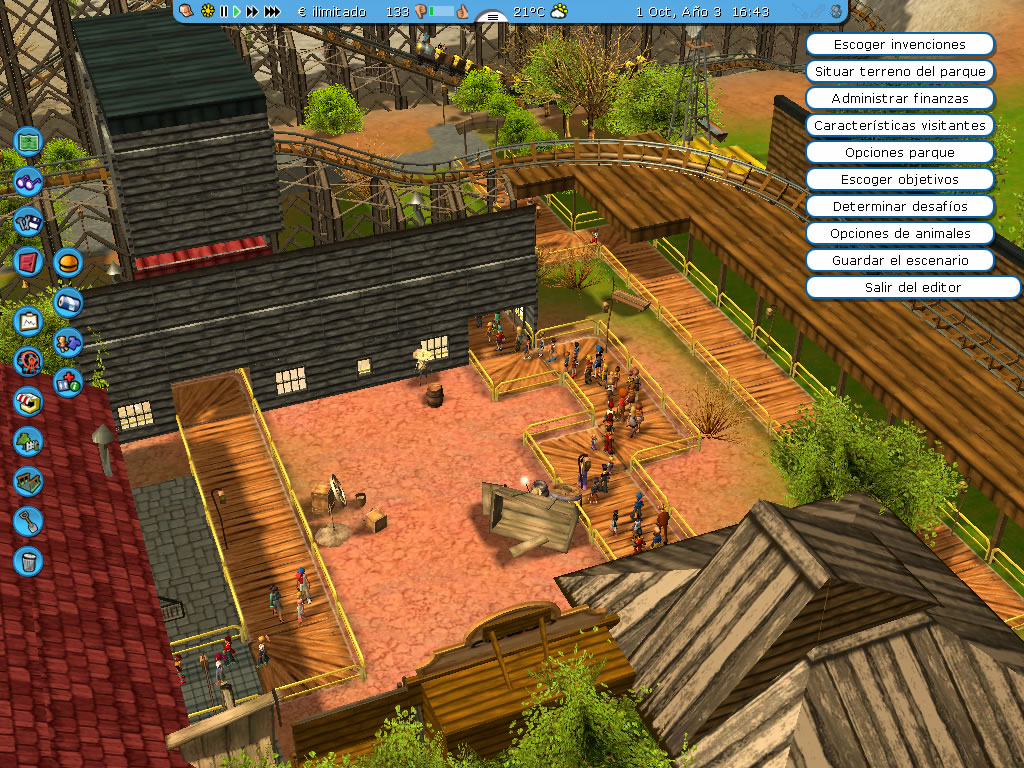This screenshot has height=768, width=1024.
Task: Open Opciones parque settings
Action: click(899, 153)
